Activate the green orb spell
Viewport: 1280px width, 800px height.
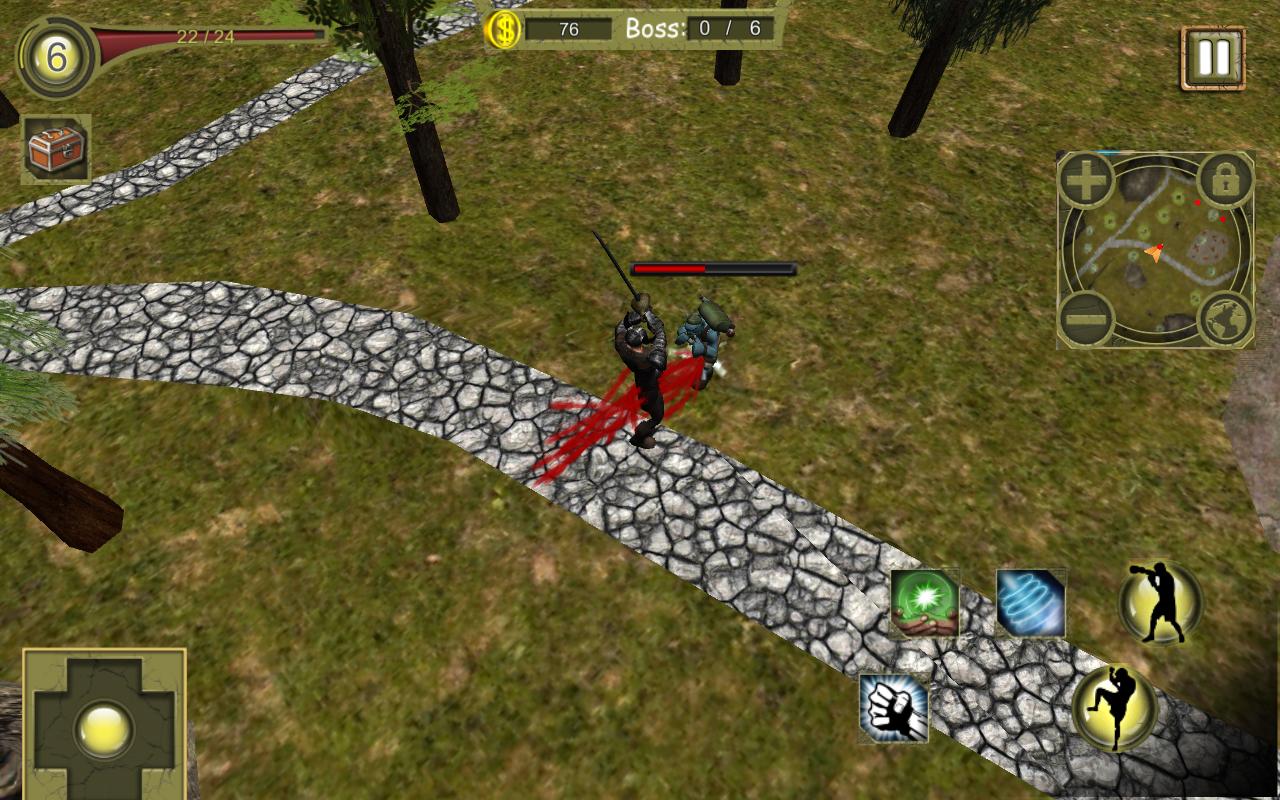925,603
